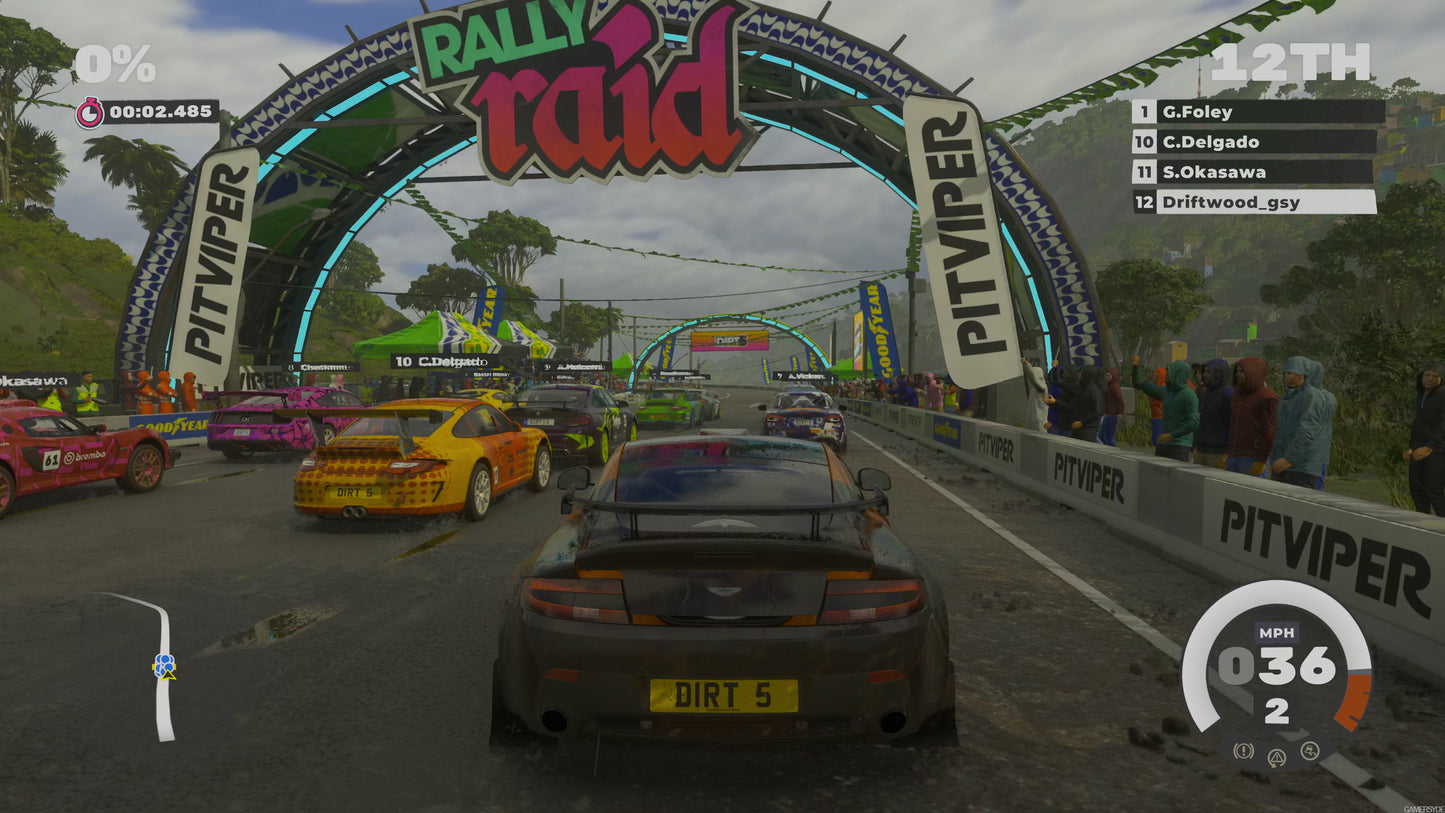Image resolution: width=1445 pixels, height=813 pixels.
Task: Click the hazard warning triangle icon
Action: click(1275, 756)
